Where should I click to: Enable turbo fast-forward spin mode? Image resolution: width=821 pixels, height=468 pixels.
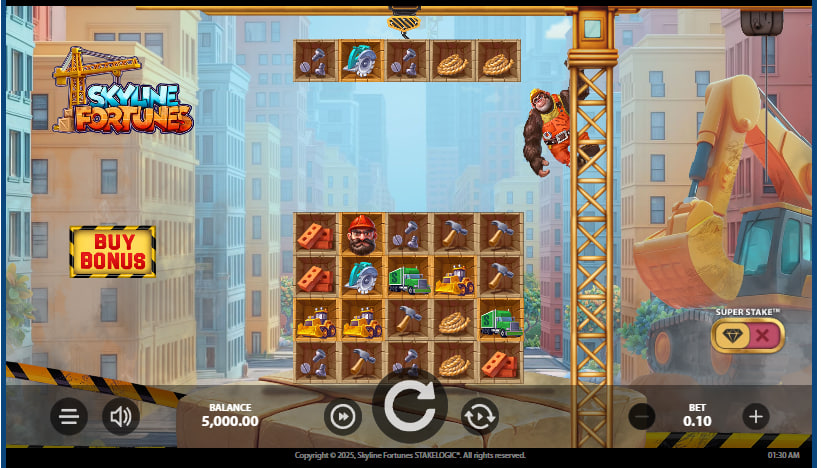click(342, 416)
